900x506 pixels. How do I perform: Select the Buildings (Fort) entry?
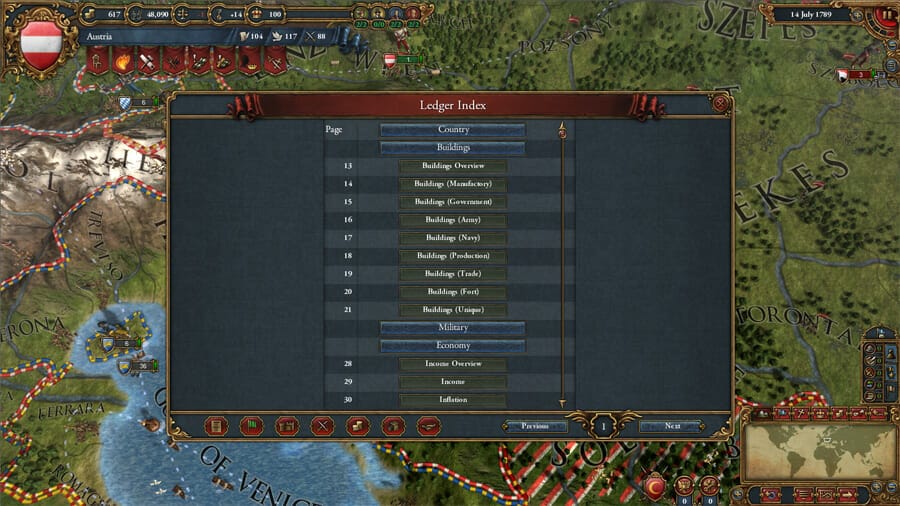point(453,292)
